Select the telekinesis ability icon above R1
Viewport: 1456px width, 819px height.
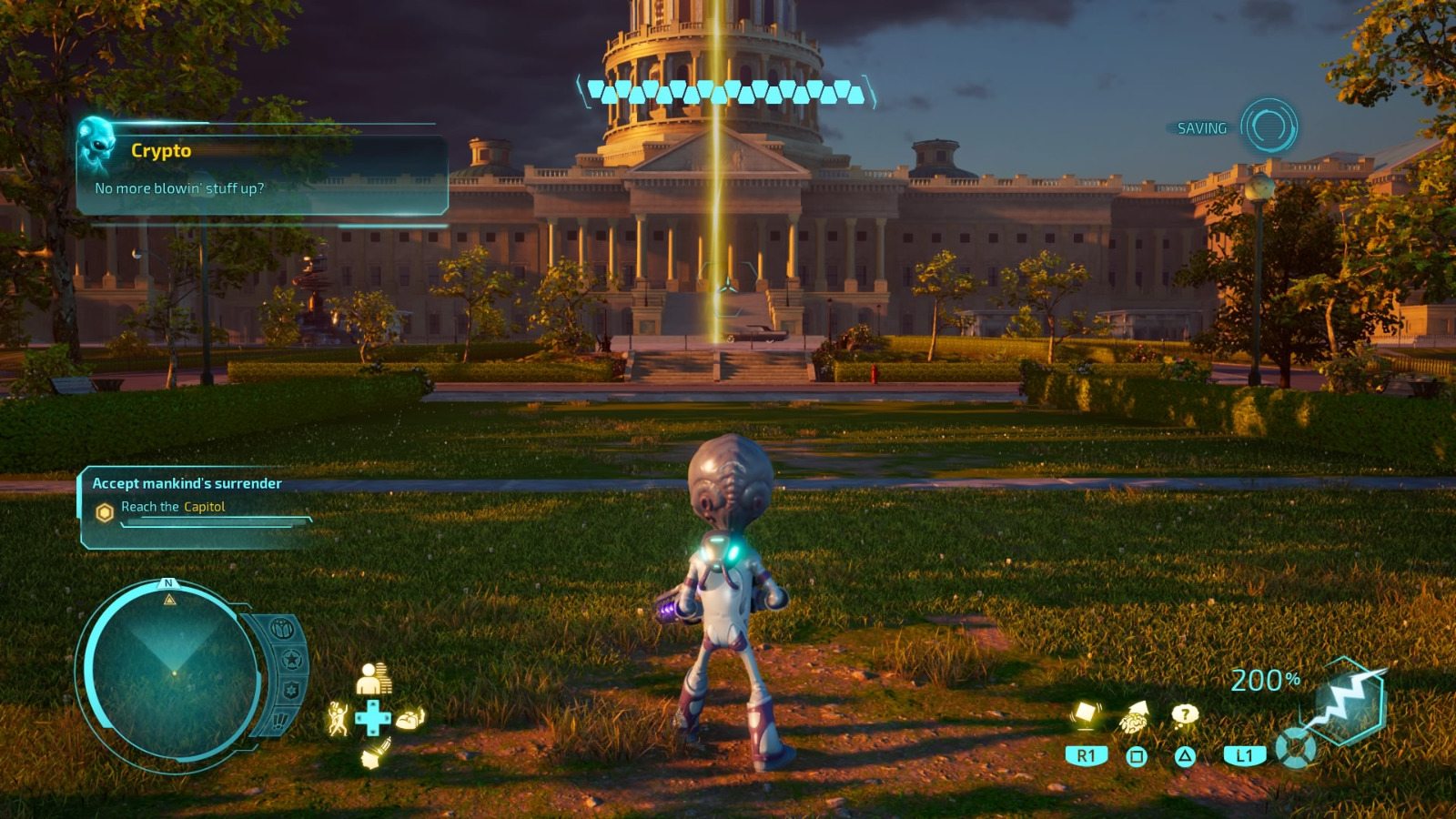pos(1085,715)
